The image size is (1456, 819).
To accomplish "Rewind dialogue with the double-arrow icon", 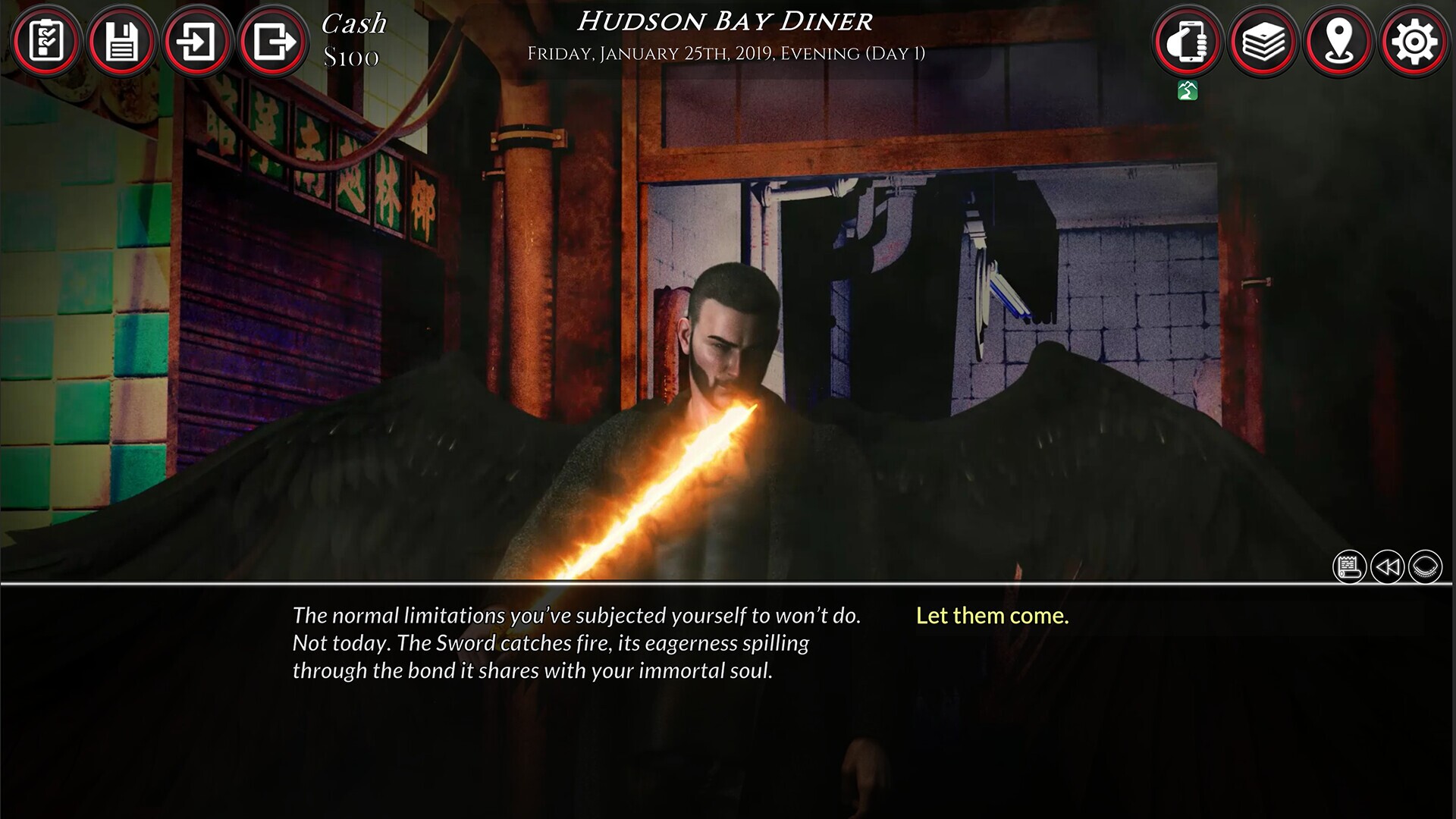I will 1389,566.
